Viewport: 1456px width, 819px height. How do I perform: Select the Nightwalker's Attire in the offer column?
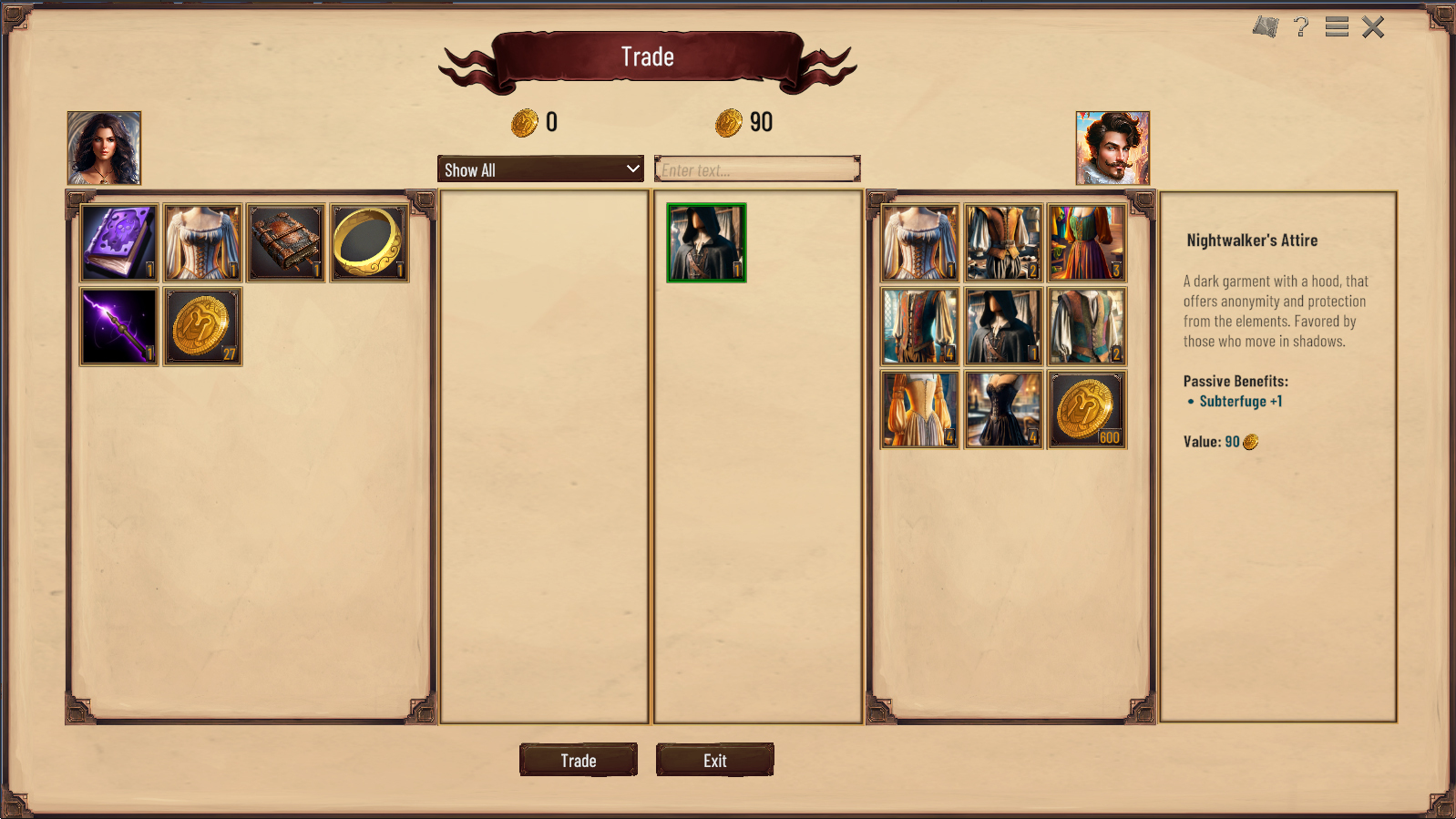pyautogui.click(x=704, y=243)
